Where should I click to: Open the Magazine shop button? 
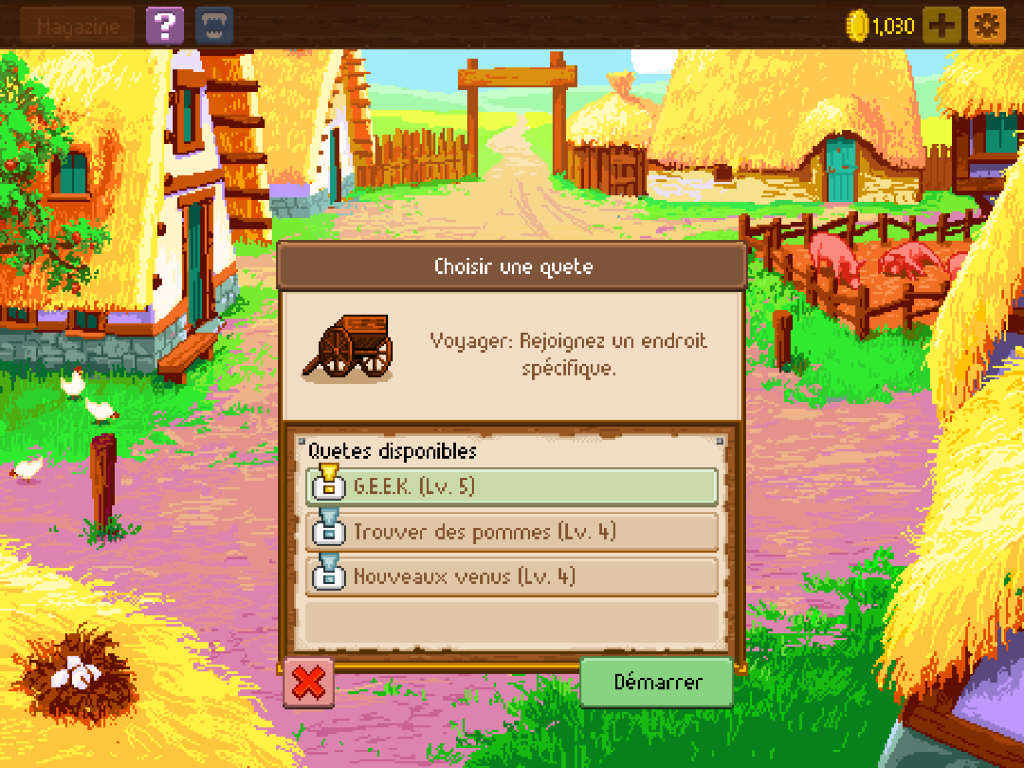tap(77, 26)
